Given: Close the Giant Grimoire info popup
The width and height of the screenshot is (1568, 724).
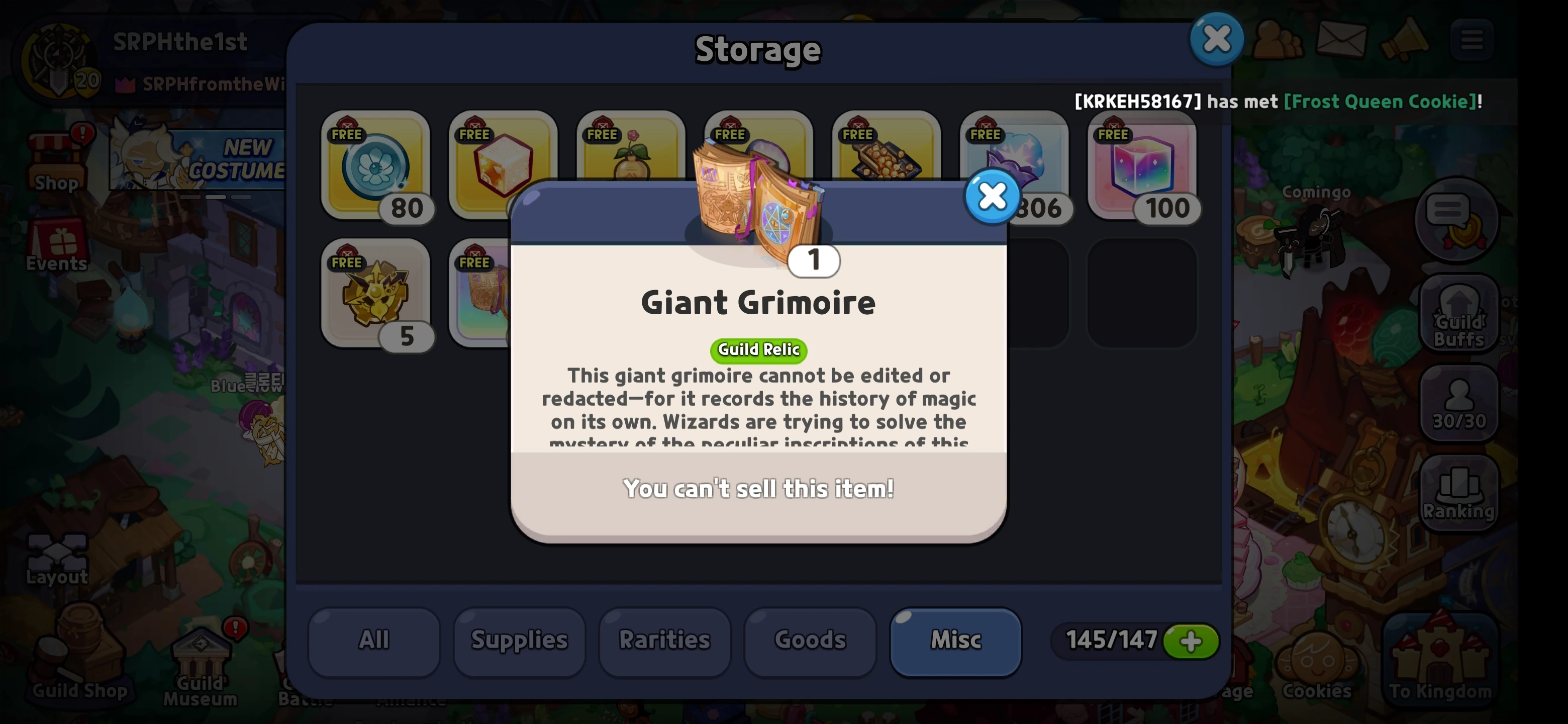Looking at the screenshot, I should [x=992, y=196].
